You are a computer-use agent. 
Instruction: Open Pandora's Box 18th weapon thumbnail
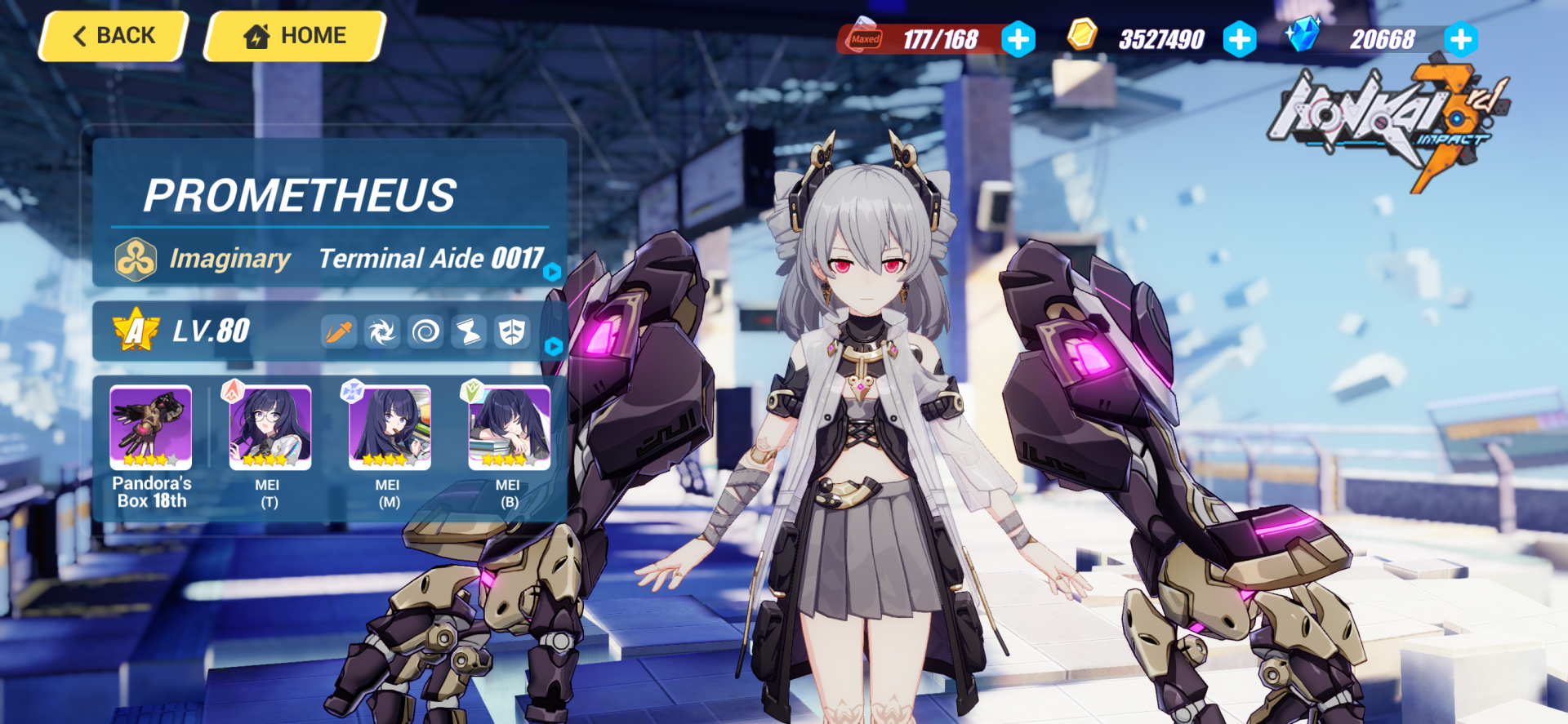click(x=150, y=428)
